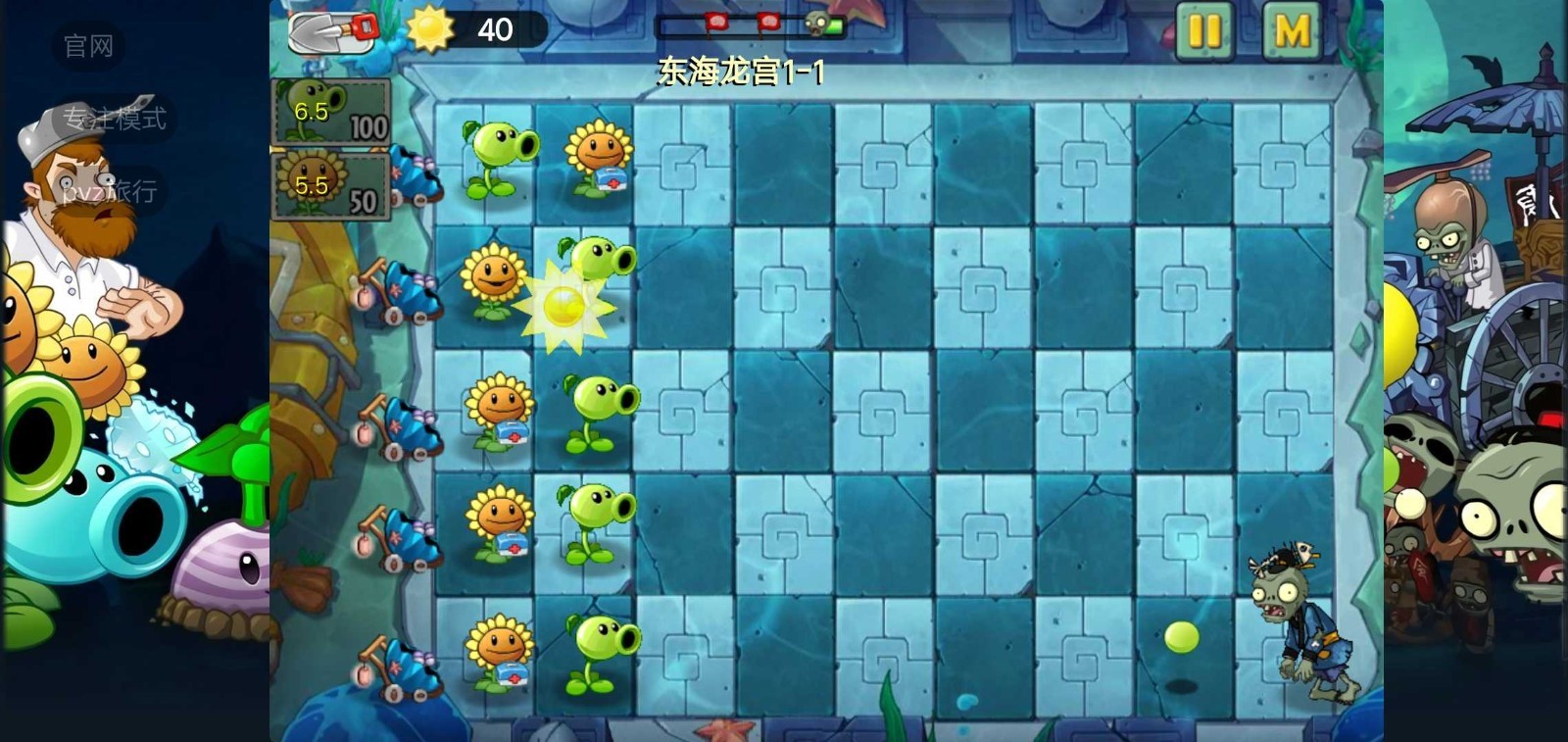Collect the glowing sun near the second-row Peashooter
The width and height of the screenshot is (1568, 742).
point(564,305)
